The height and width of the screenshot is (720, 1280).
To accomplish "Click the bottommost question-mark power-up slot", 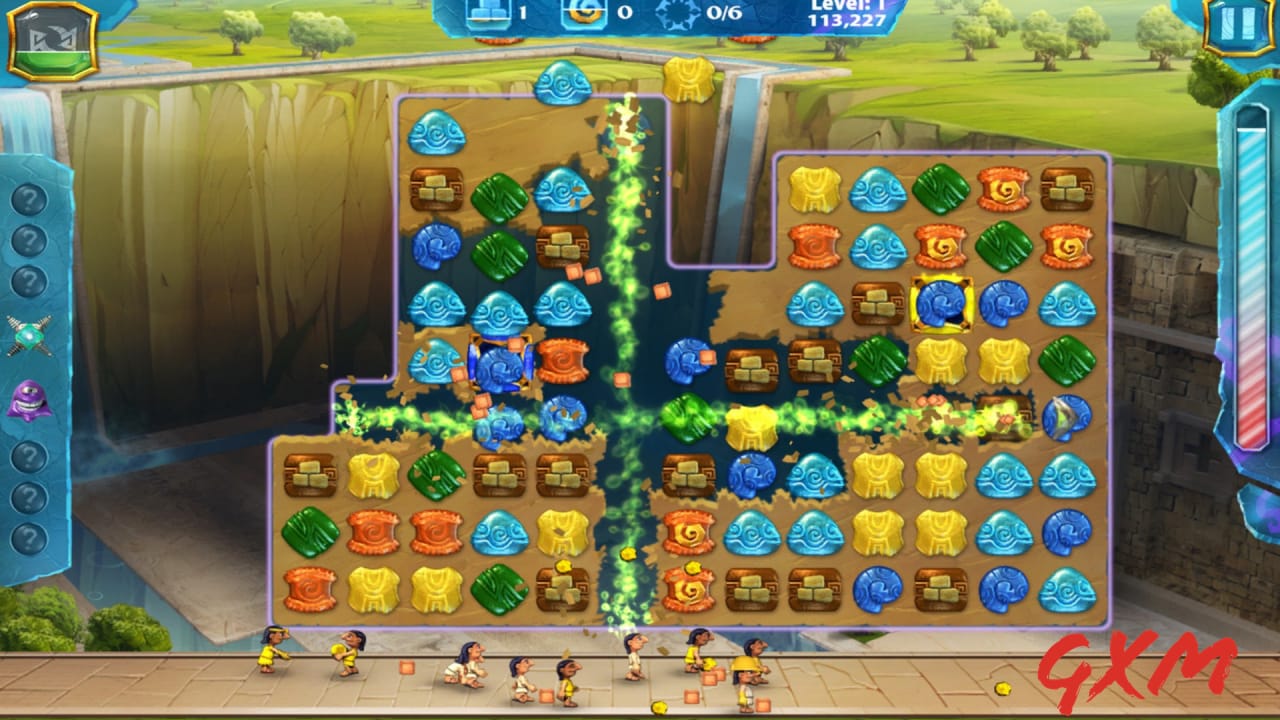I will (x=30, y=537).
